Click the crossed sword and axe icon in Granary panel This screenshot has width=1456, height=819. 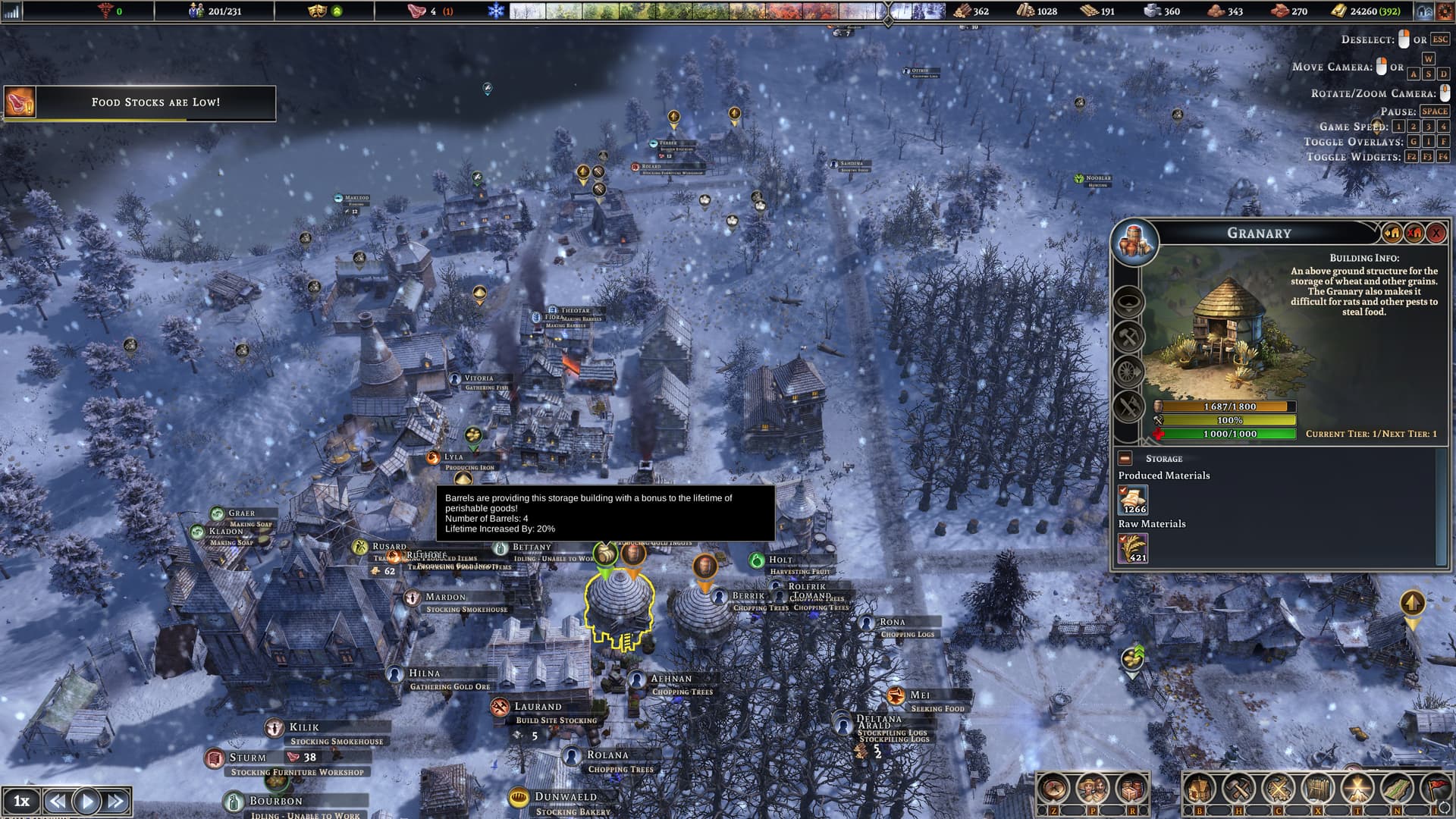(1128, 407)
